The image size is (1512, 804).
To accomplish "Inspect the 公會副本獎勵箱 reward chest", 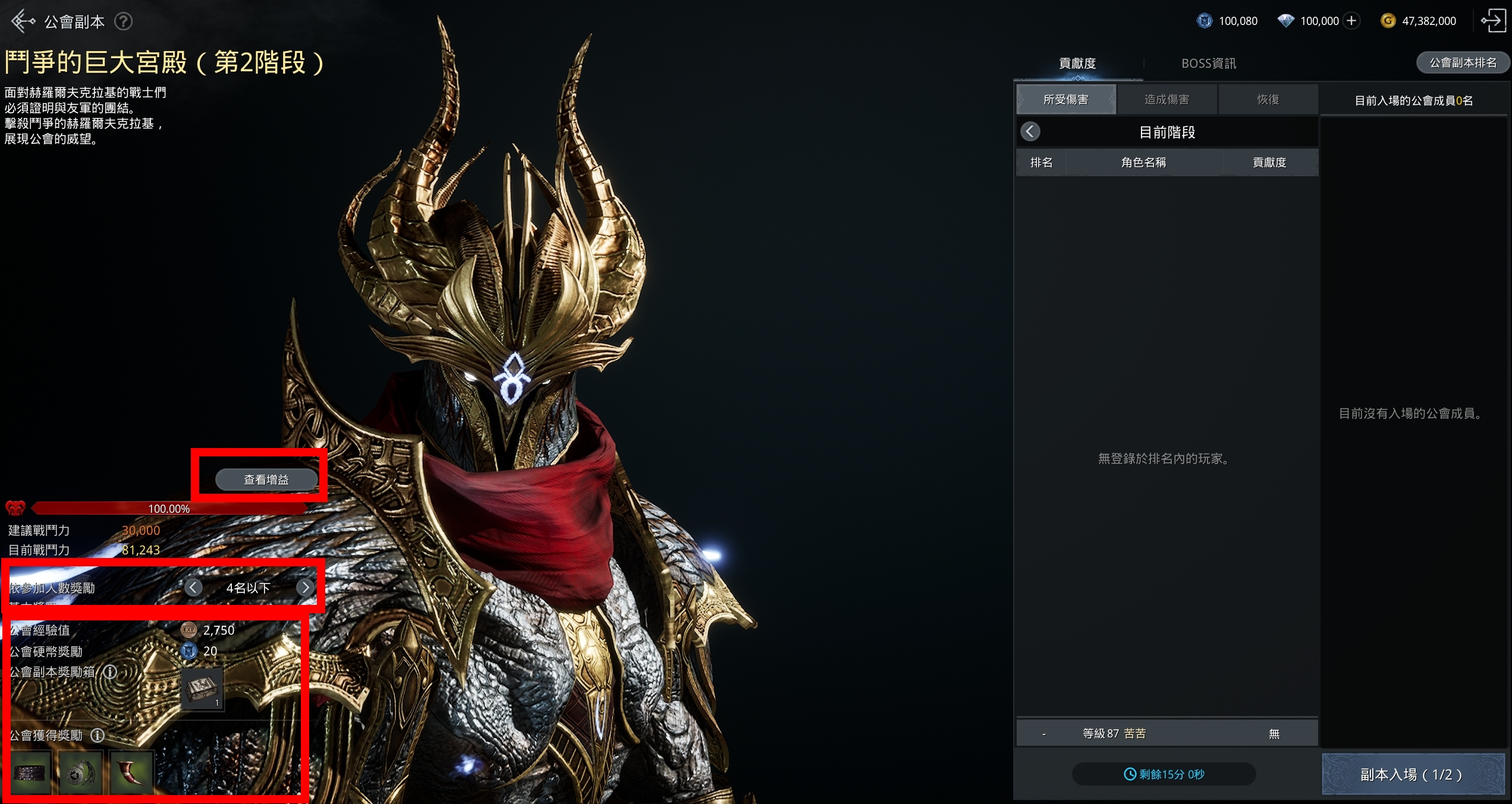I will pyautogui.click(x=202, y=689).
